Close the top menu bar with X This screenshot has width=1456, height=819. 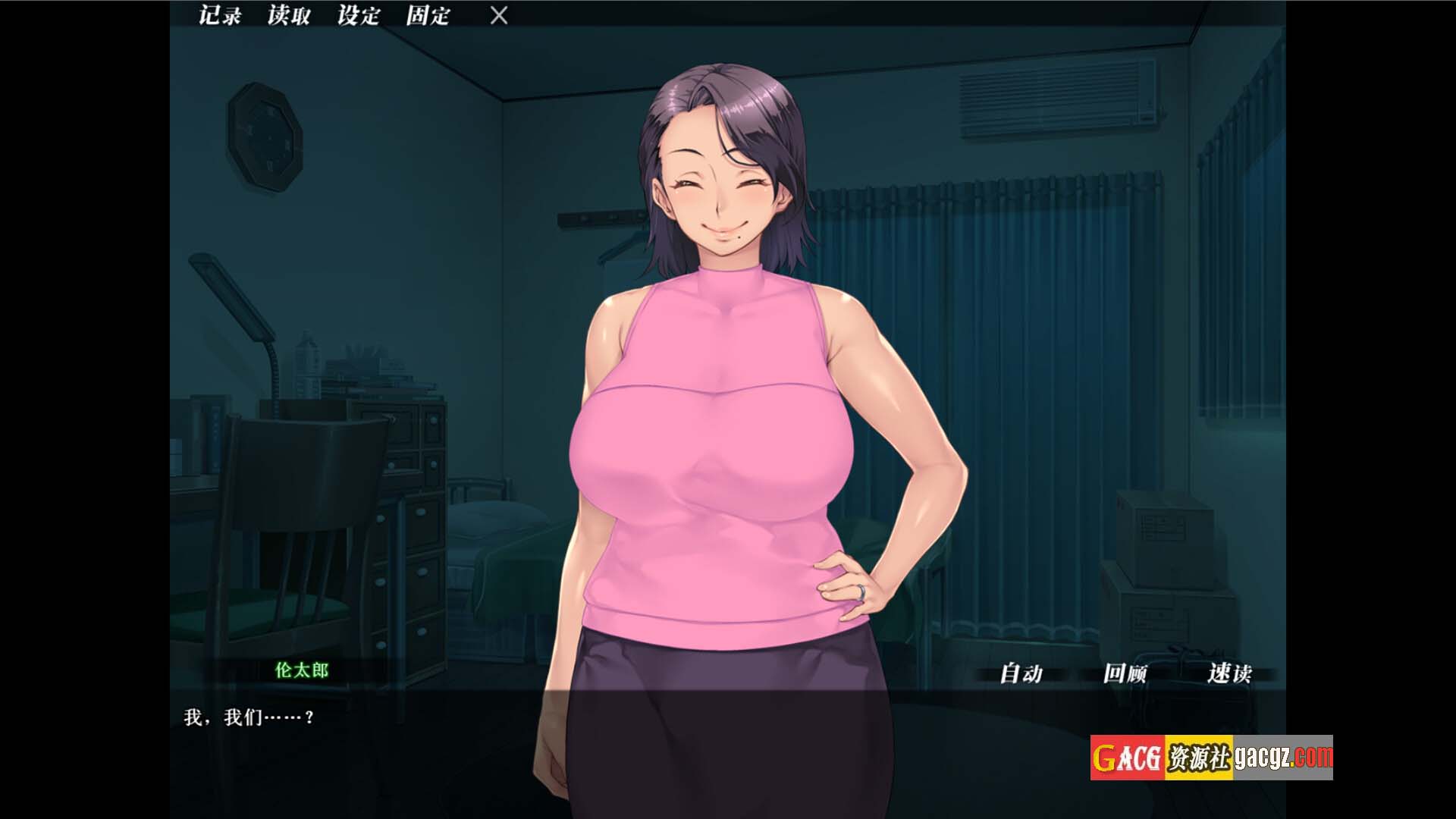498,15
